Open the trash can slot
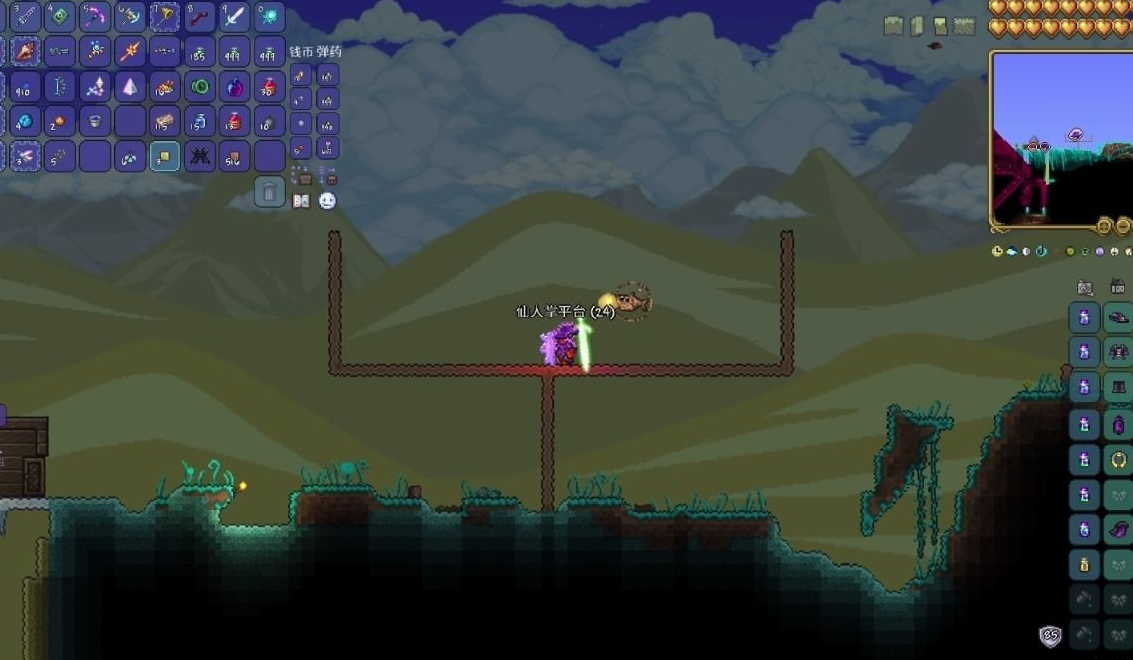The width and height of the screenshot is (1133, 660). tap(269, 191)
